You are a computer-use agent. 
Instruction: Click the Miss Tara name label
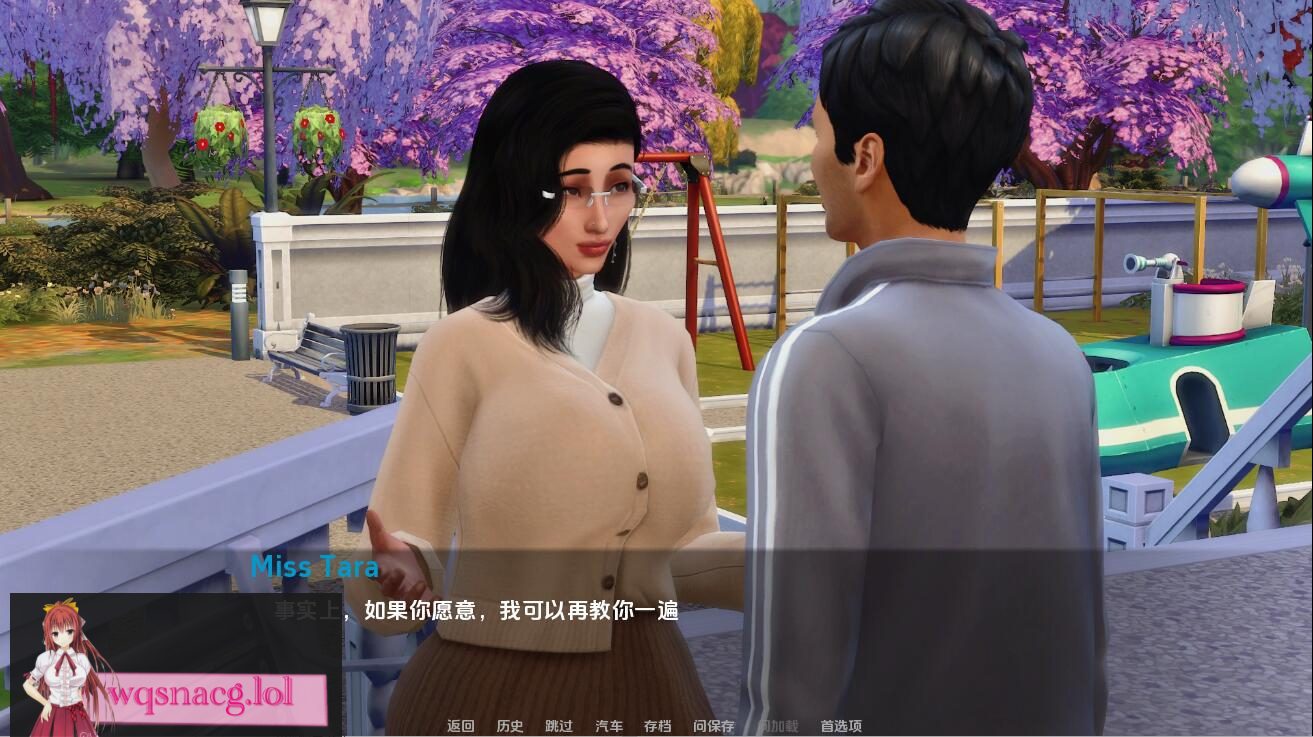(315, 567)
